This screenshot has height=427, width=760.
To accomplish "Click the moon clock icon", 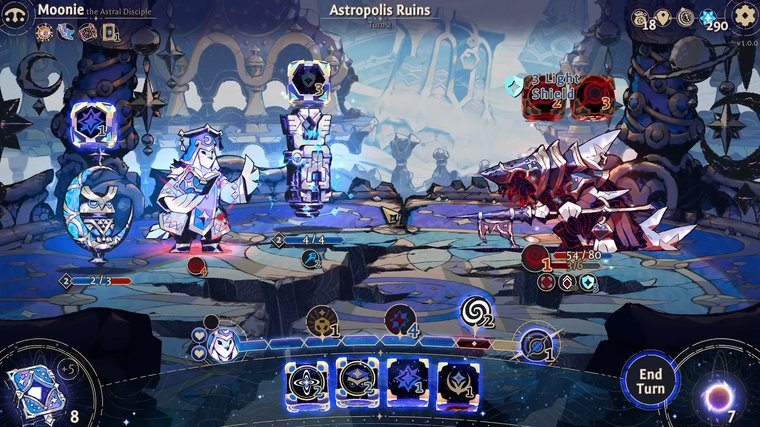I will 685,16.
